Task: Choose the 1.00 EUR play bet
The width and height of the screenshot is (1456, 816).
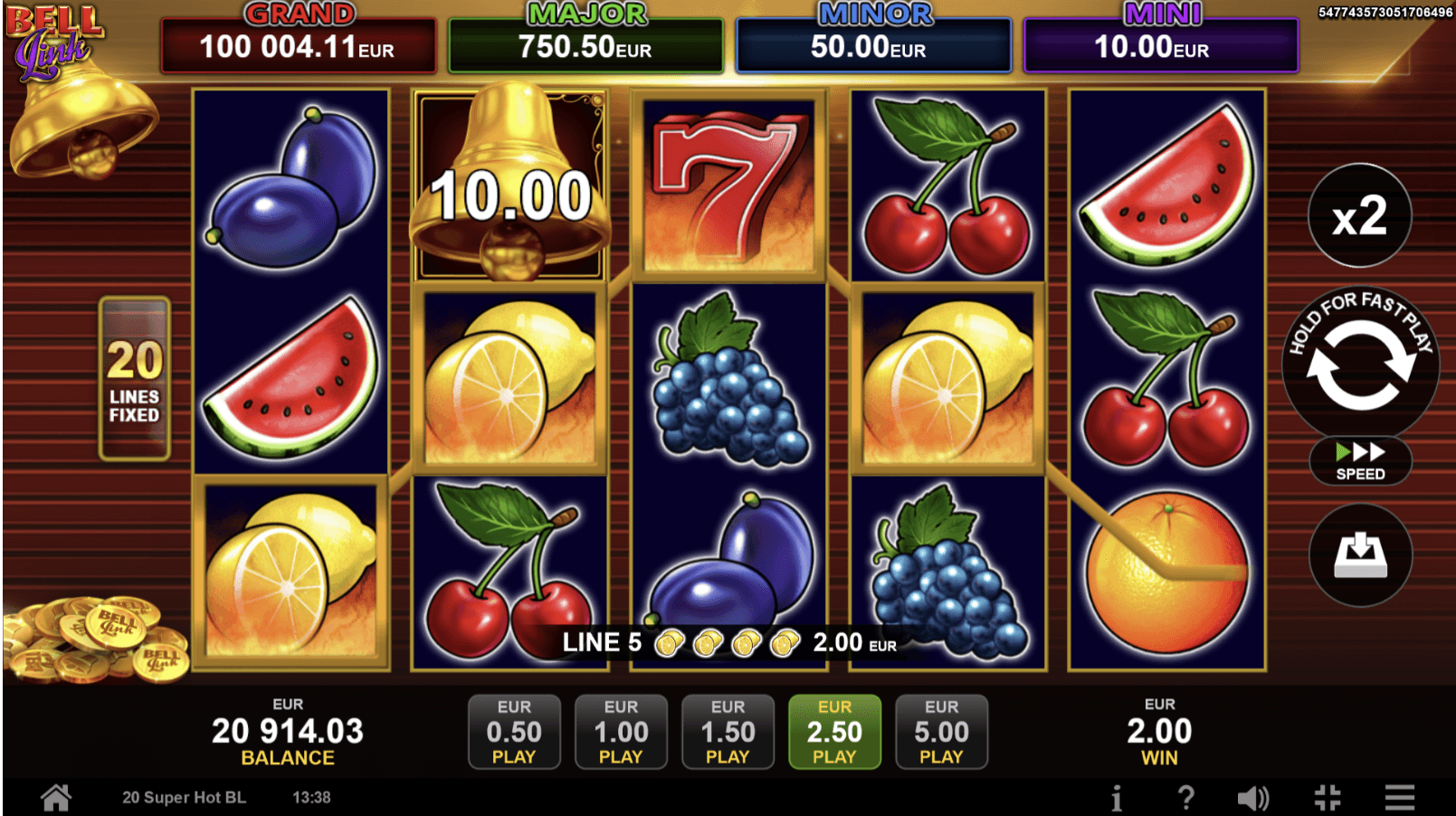Action: click(x=621, y=731)
